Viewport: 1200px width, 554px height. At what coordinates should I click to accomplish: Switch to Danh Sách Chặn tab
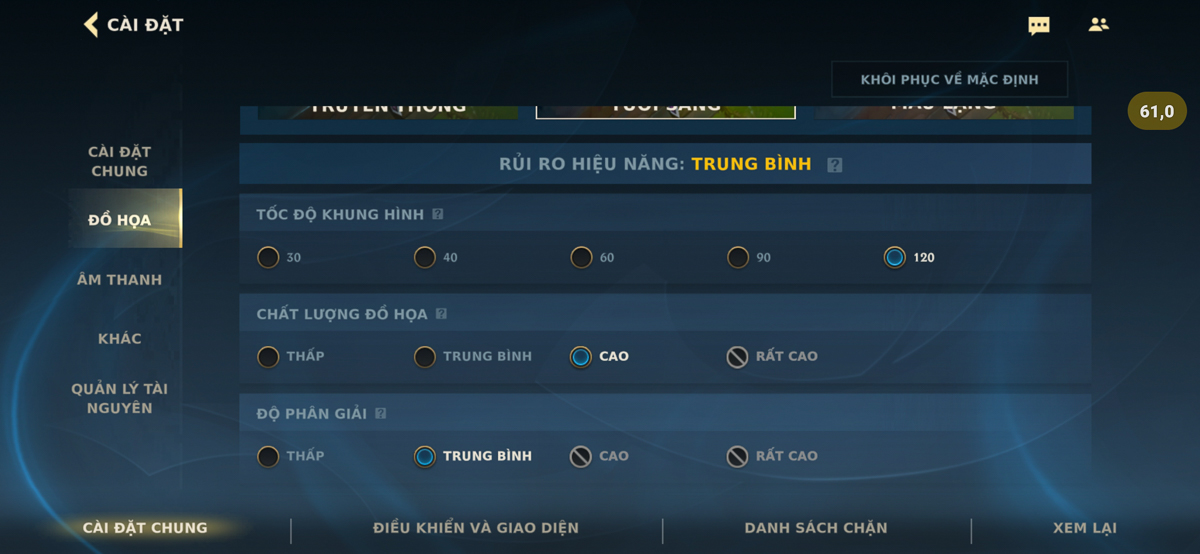[x=816, y=528]
